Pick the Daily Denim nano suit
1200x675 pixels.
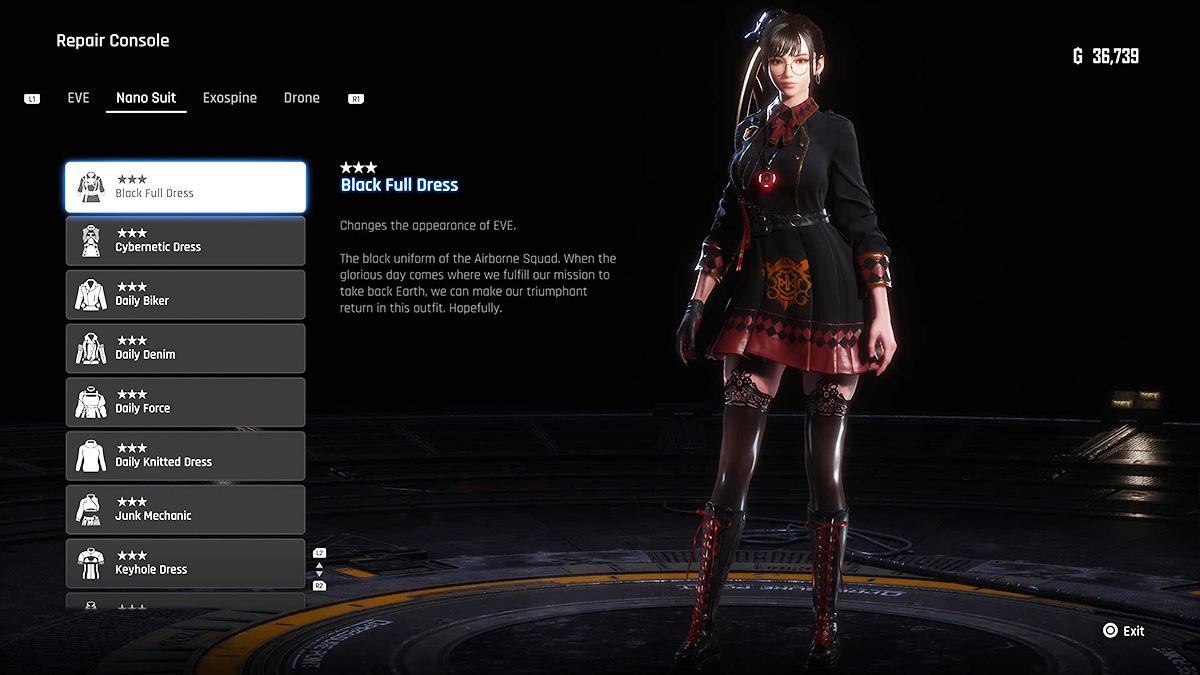click(x=185, y=349)
